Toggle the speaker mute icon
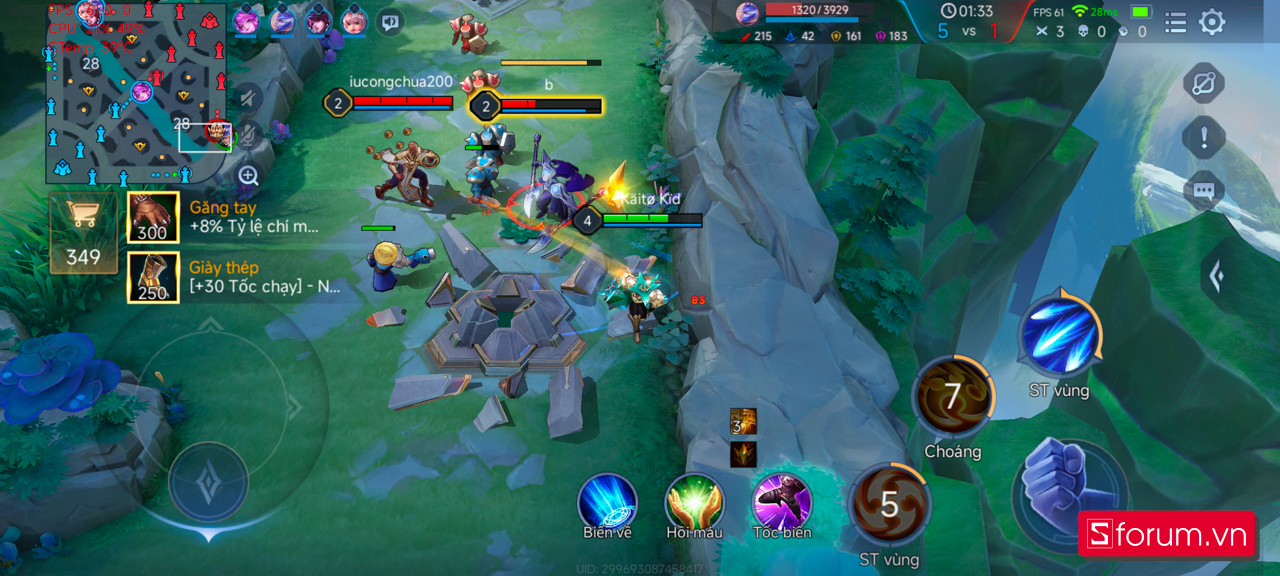This screenshot has height=576, width=1280. click(248, 97)
